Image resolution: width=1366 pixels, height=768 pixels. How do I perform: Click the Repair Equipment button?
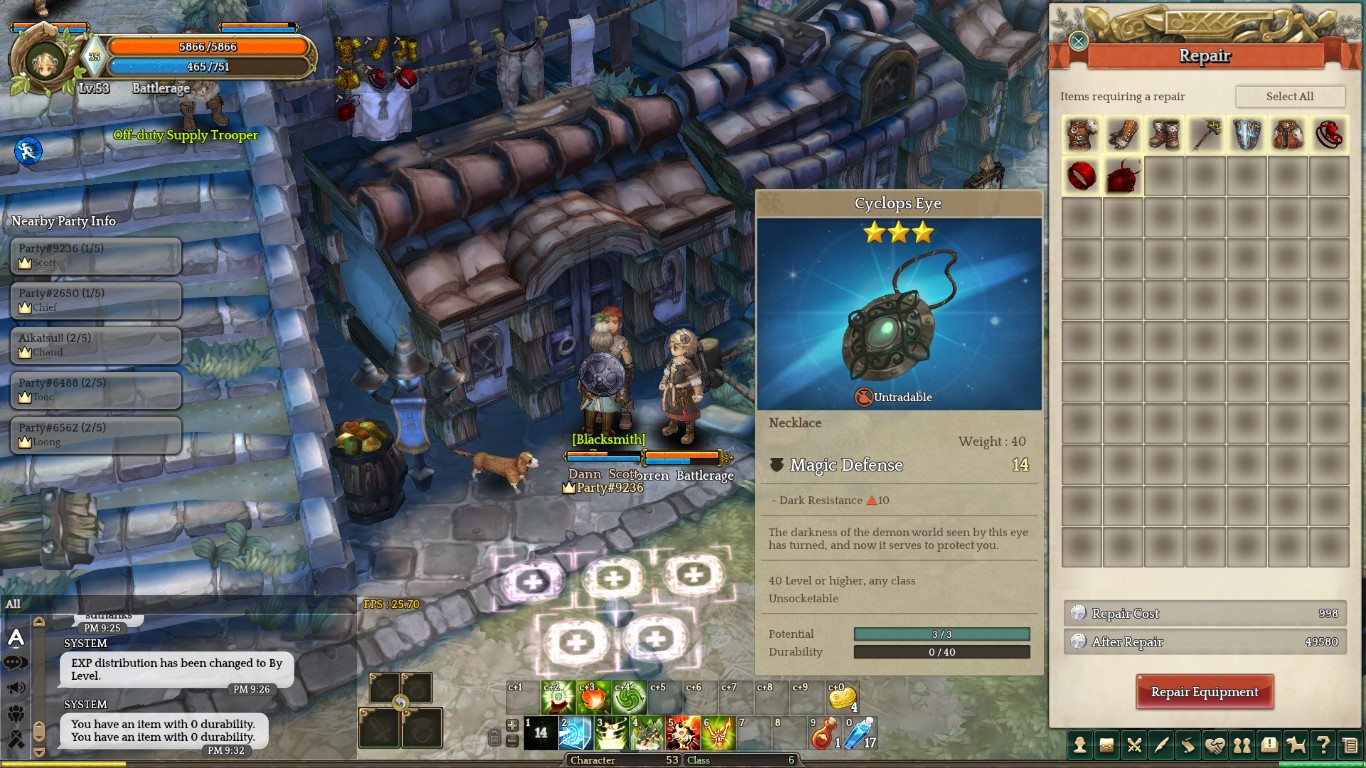[x=1204, y=692]
